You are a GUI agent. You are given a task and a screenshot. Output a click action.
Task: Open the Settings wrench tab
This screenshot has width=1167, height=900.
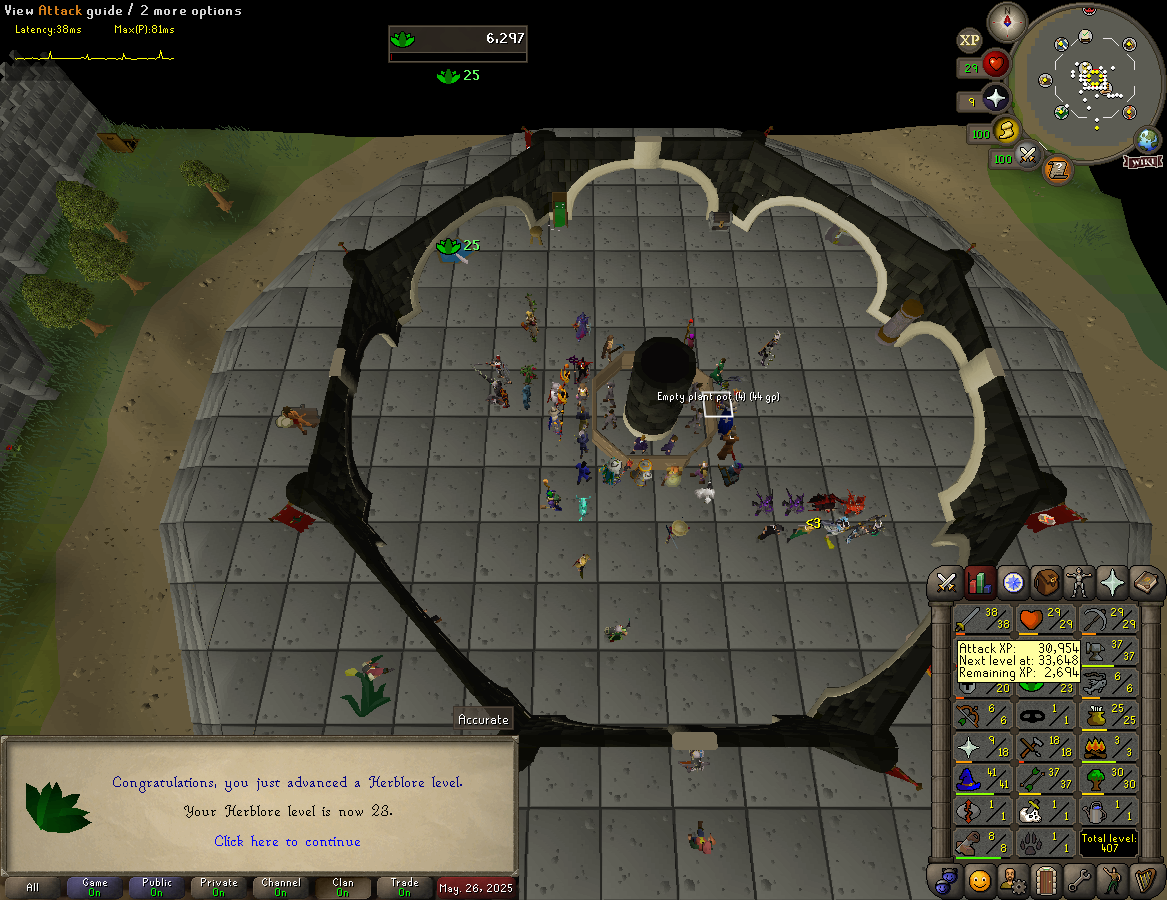point(1079,880)
